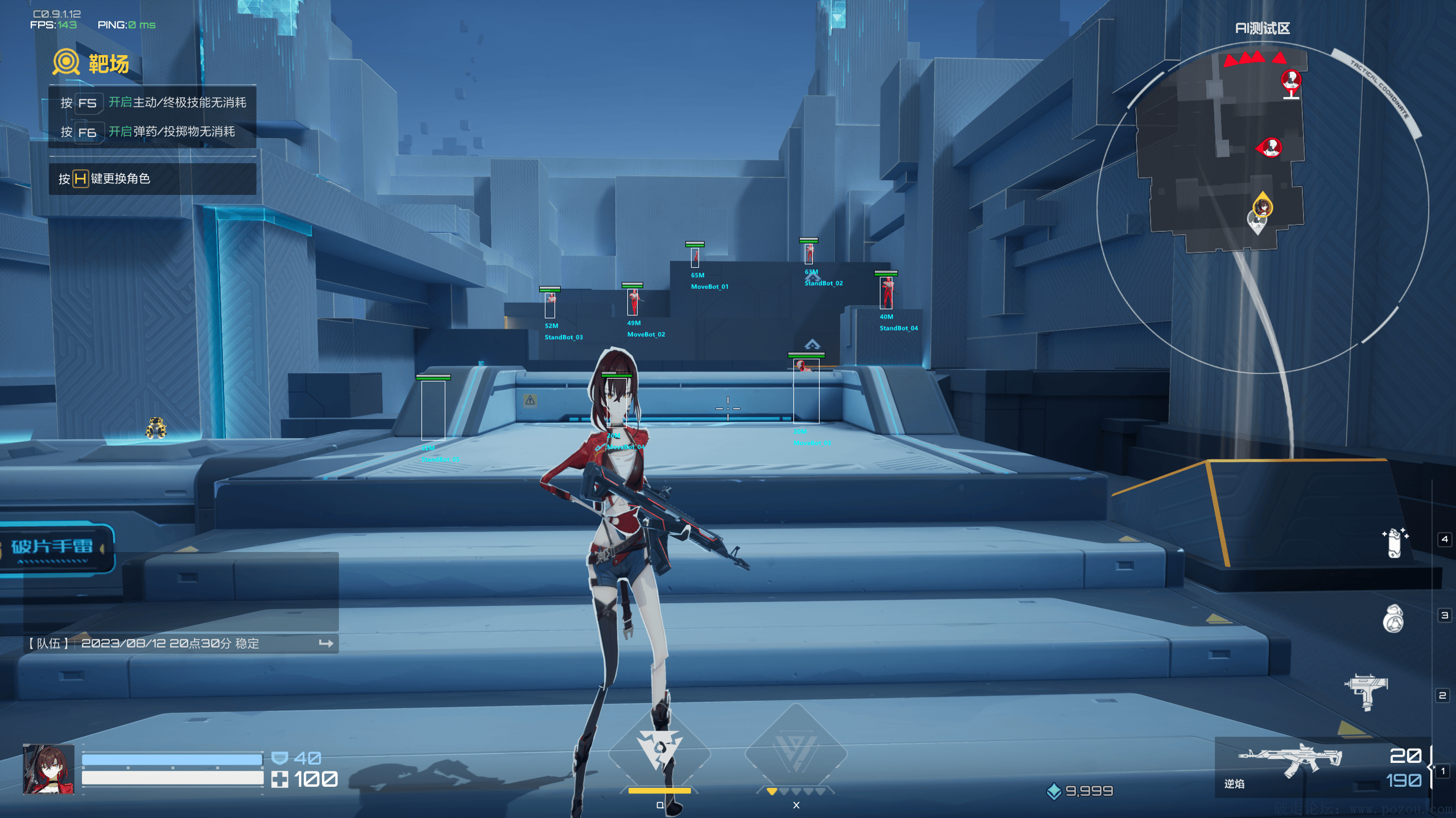Choose the sparkling grenade canister slot
Viewport: 1456px width, 818px height.
click(1394, 542)
